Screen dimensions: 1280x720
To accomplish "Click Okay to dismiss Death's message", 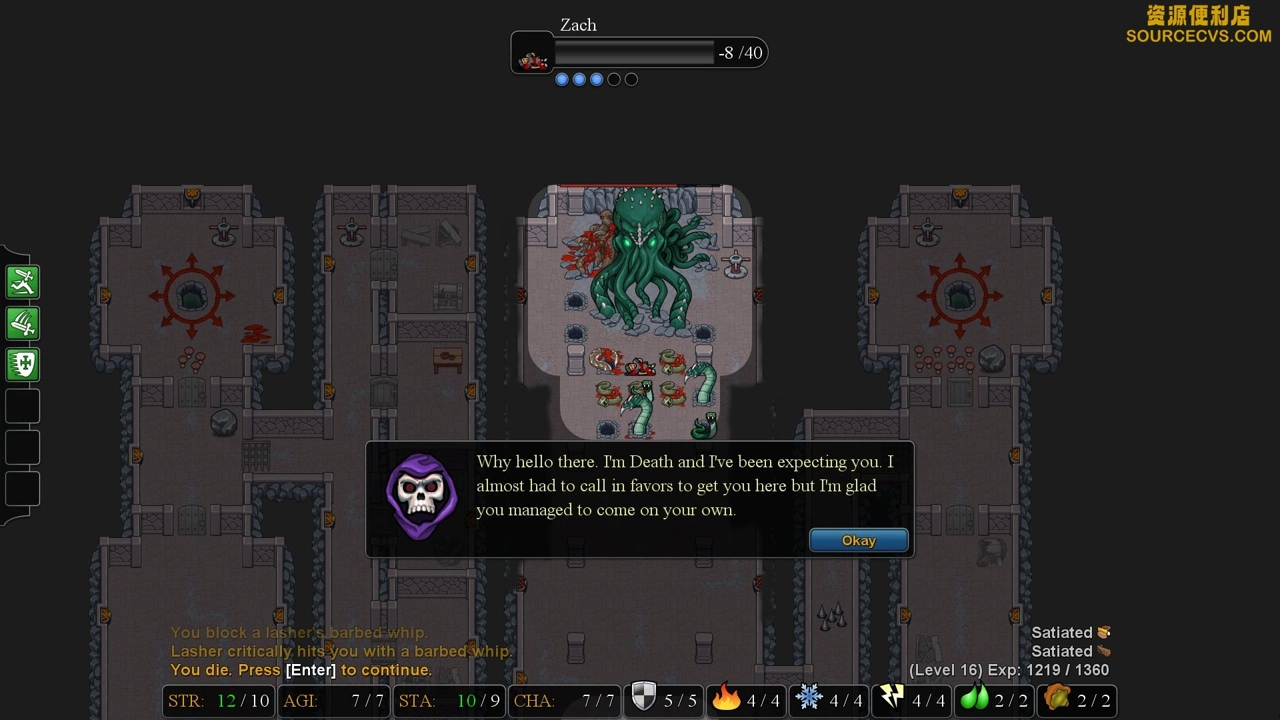I will (859, 541).
